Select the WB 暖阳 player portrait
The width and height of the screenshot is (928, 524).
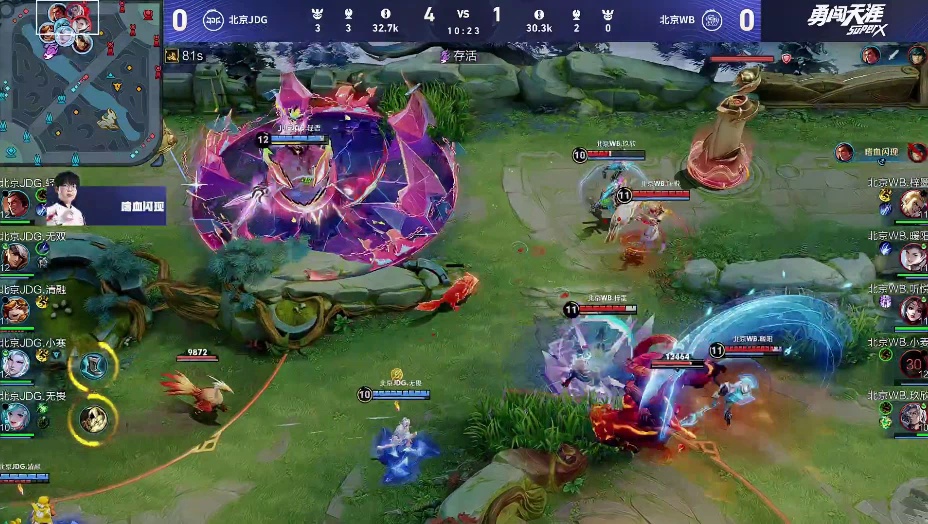pos(912,257)
